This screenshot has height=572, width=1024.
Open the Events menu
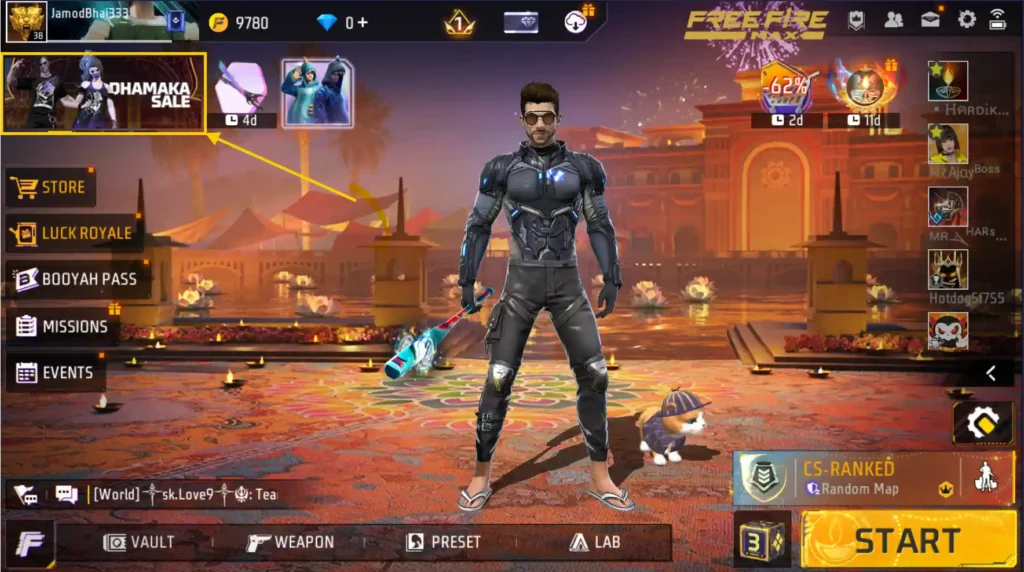tap(56, 373)
